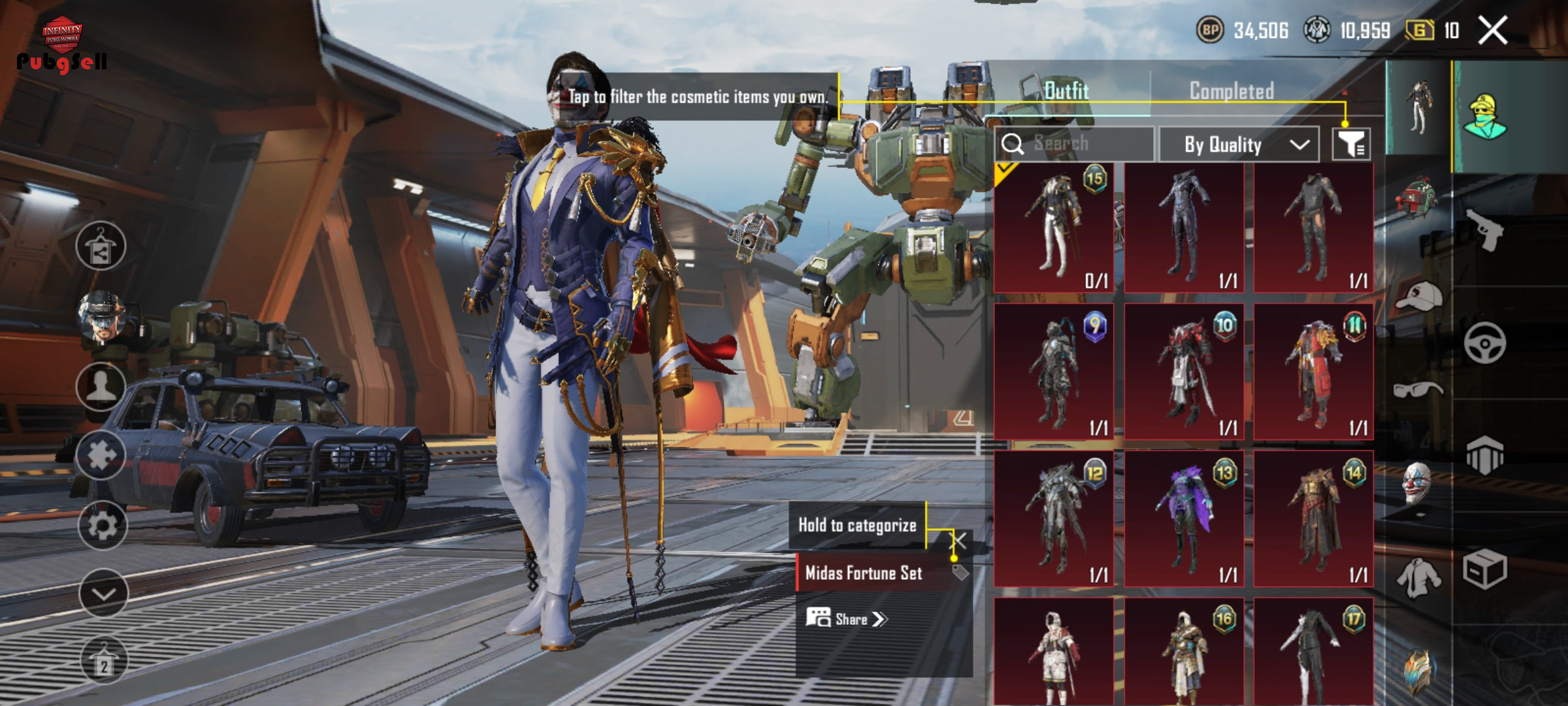Expand the downward chevron button
The height and width of the screenshot is (706, 1568).
point(103,594)
